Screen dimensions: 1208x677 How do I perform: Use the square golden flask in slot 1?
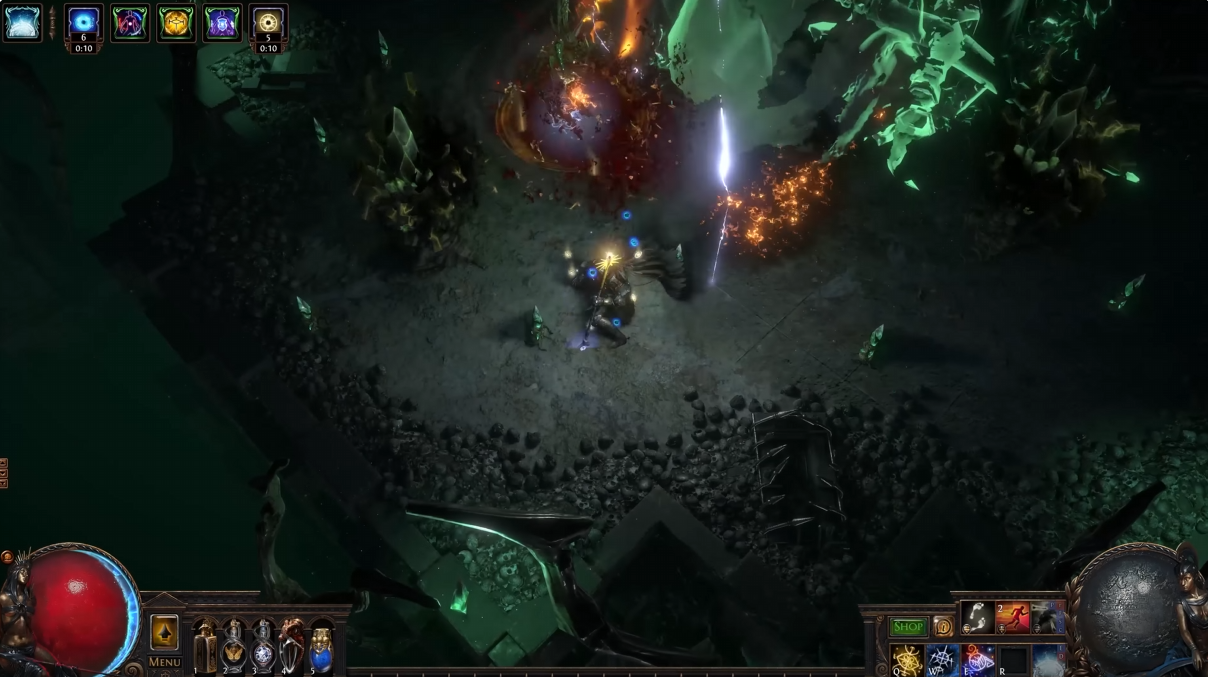point(205,647)
